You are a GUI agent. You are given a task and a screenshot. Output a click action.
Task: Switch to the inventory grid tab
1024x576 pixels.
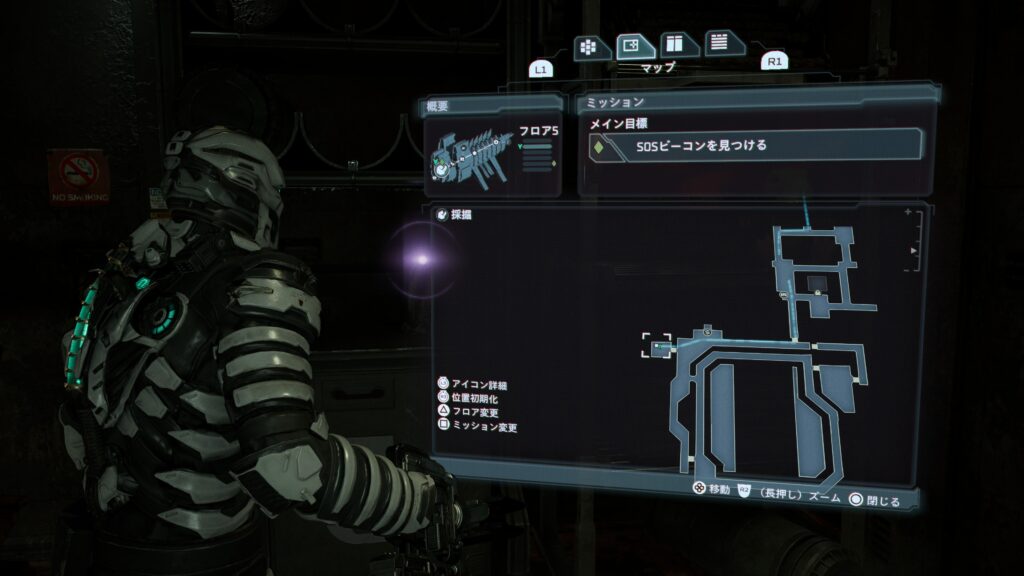point(591,46)
